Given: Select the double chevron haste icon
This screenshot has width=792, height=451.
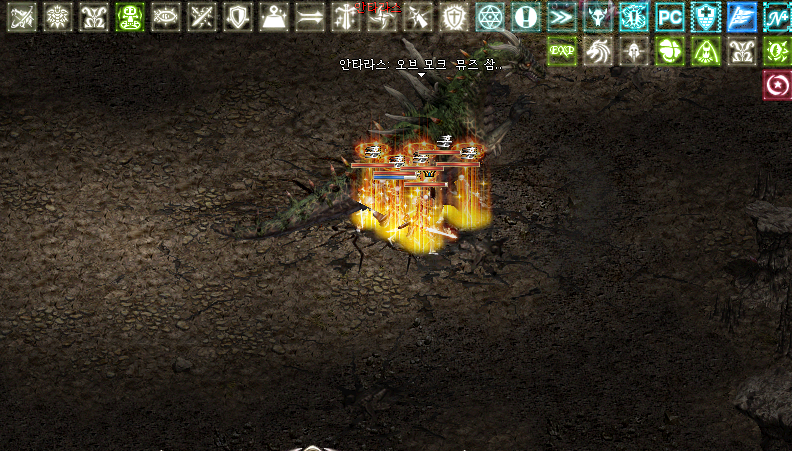Looking at the screenshot, I should pyautogui.click(x=562, y=16).
